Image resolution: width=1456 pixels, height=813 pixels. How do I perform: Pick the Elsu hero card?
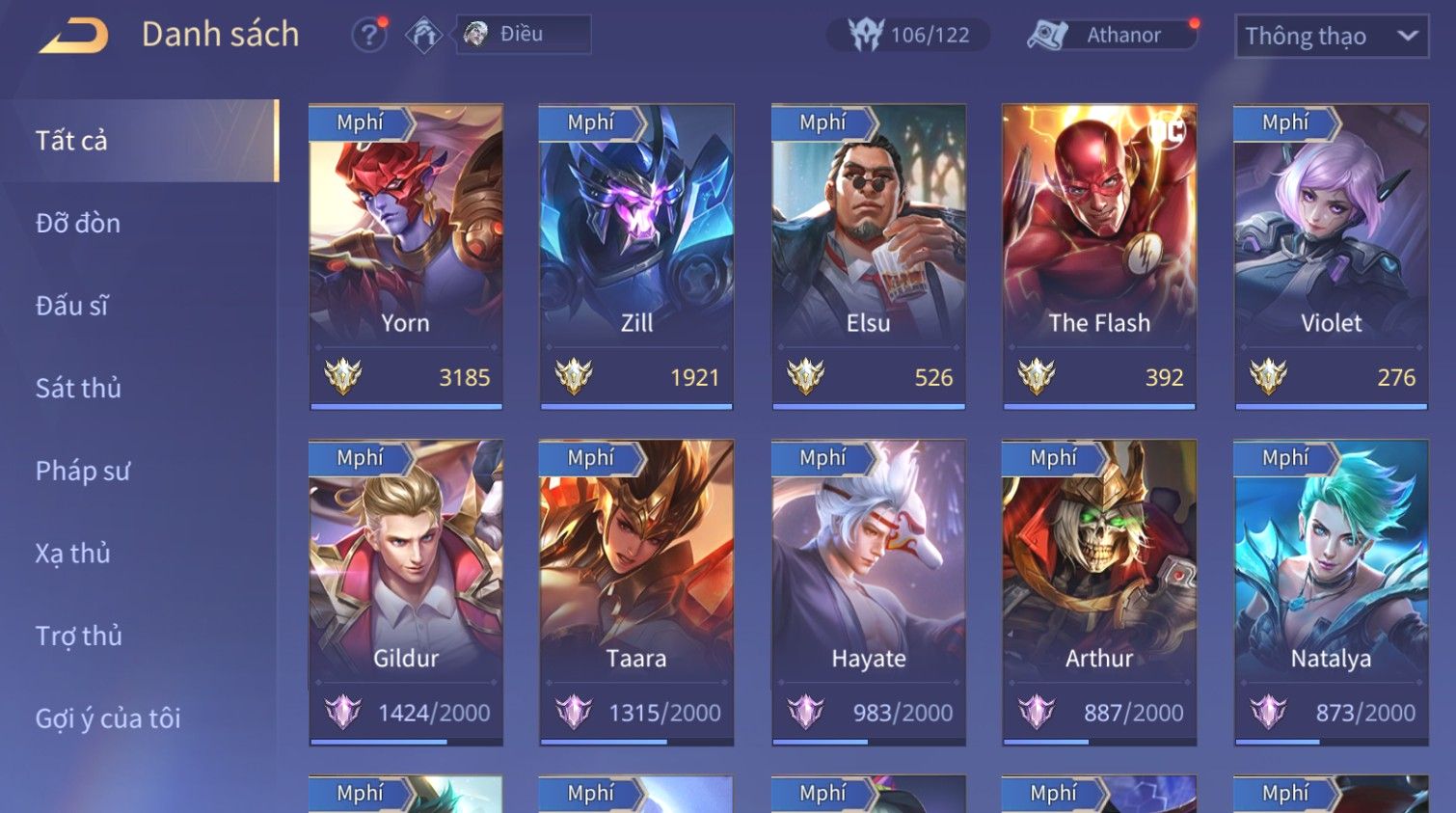tap(868, 257)
